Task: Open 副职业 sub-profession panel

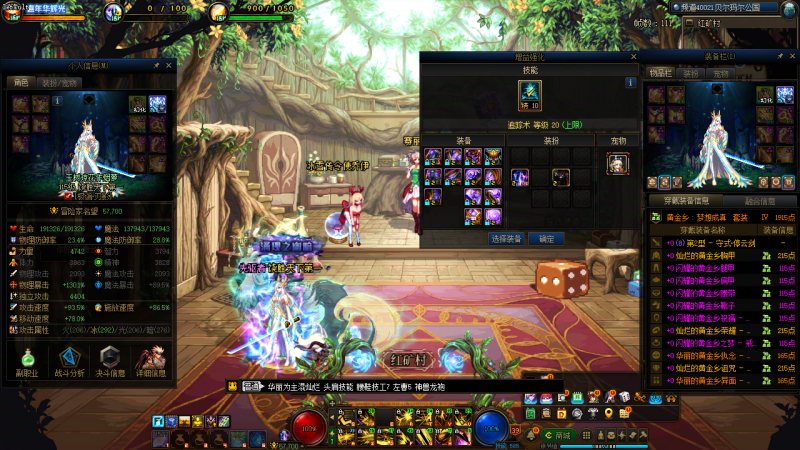Action: [27, 362]
